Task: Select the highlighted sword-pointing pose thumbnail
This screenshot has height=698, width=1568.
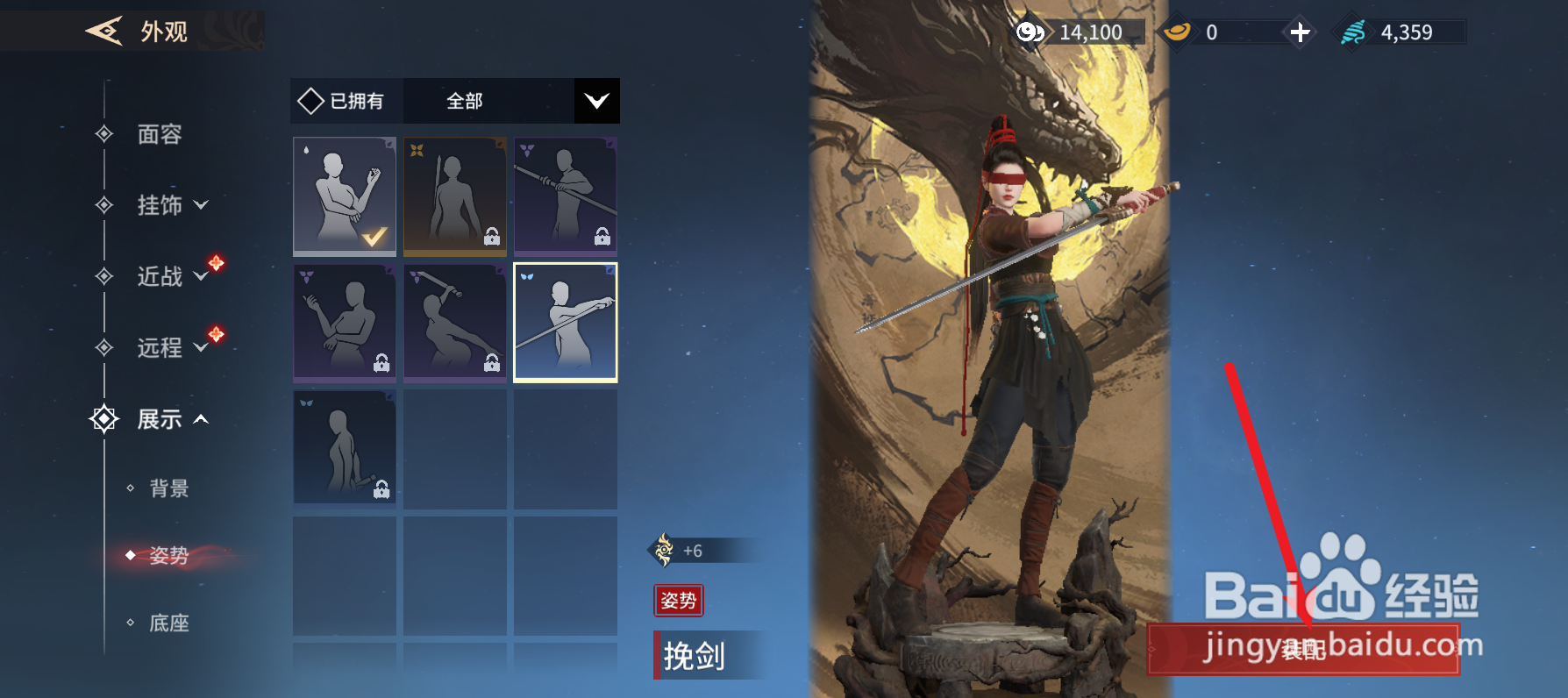Action: 565,322
